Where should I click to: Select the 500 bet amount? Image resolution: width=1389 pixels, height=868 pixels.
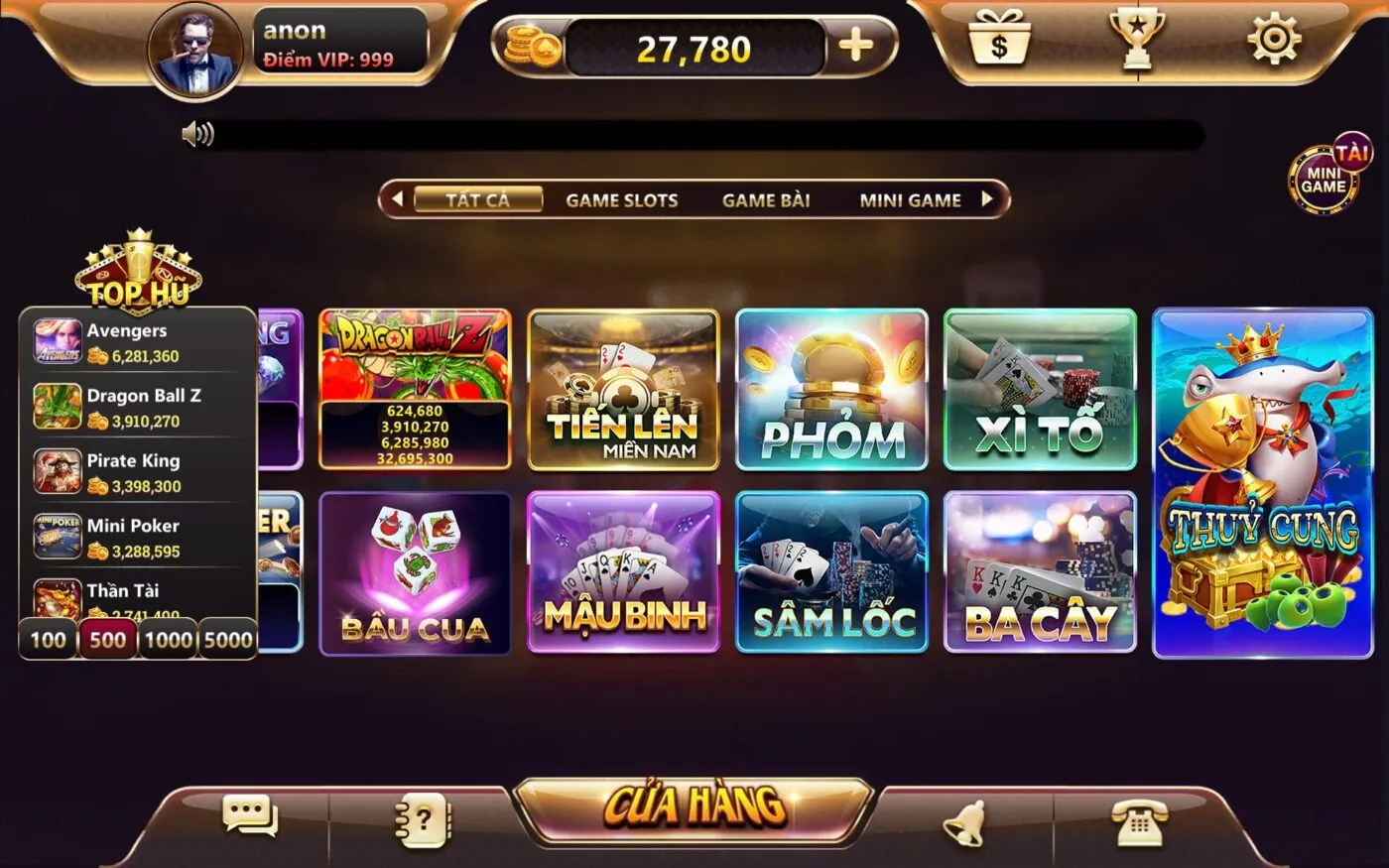click(107, 640)
